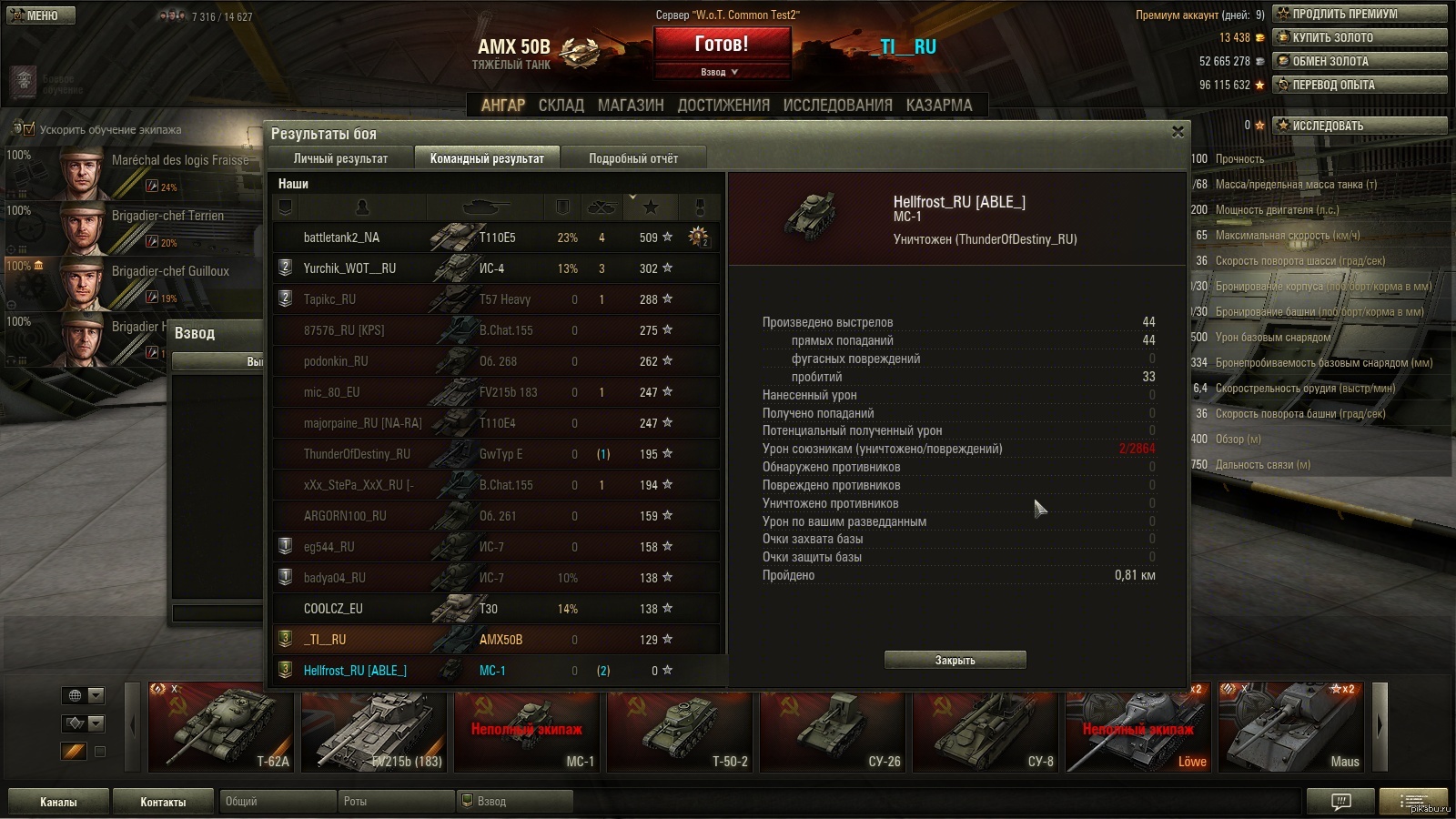
Task: Close the battle results window
Action: pyautogui.click(x=1178, y=132)
